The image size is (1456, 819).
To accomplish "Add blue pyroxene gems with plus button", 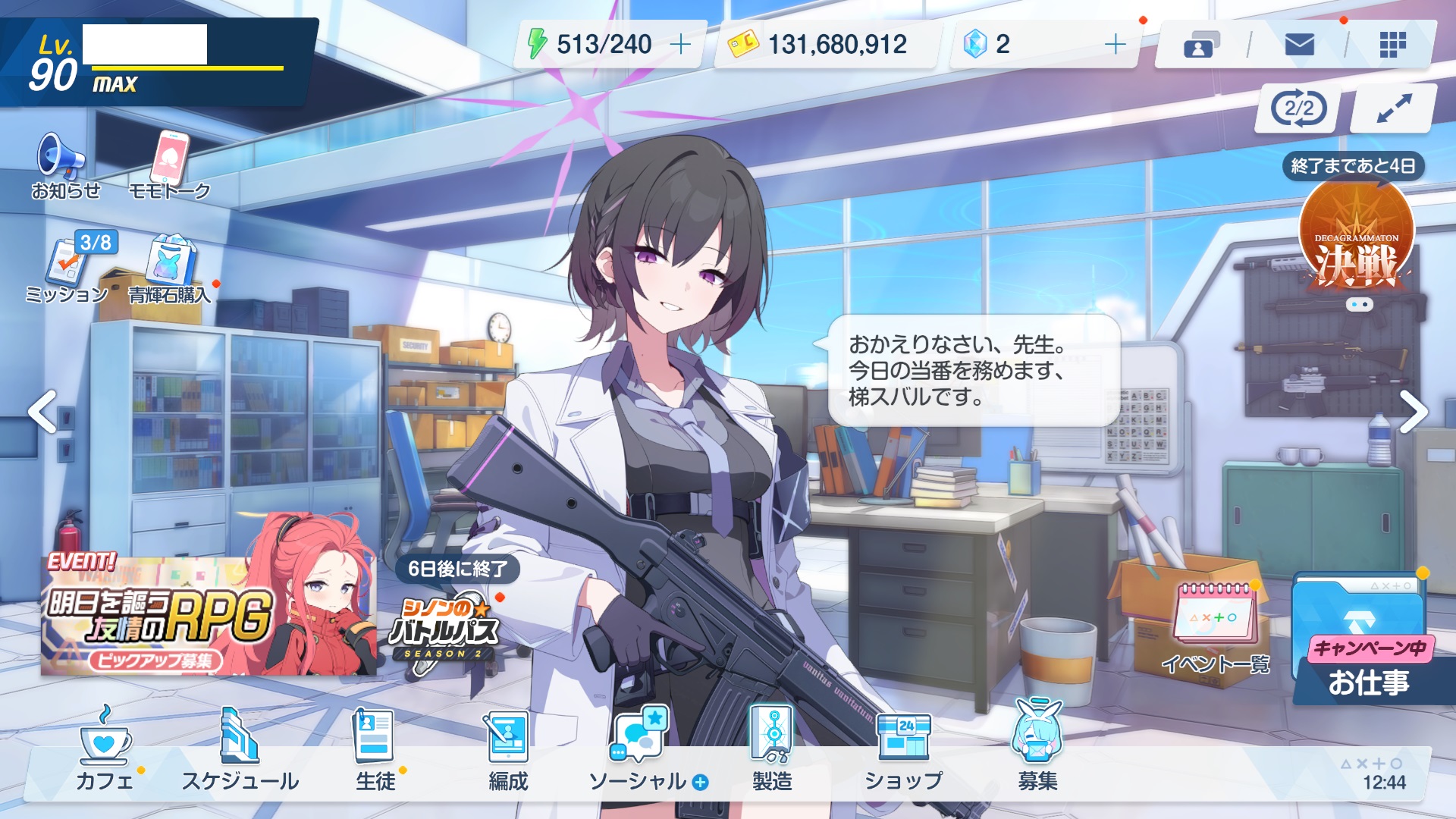I will [1115, 45].
